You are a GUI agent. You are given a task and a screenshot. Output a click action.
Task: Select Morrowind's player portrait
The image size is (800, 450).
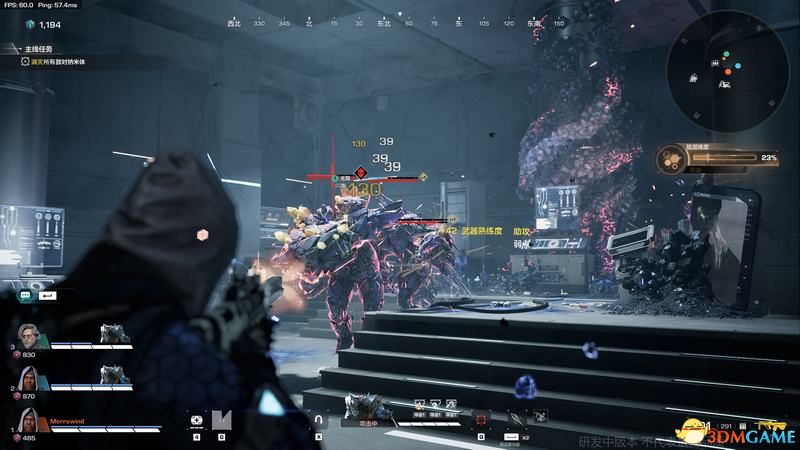click(x=29, y=421)
